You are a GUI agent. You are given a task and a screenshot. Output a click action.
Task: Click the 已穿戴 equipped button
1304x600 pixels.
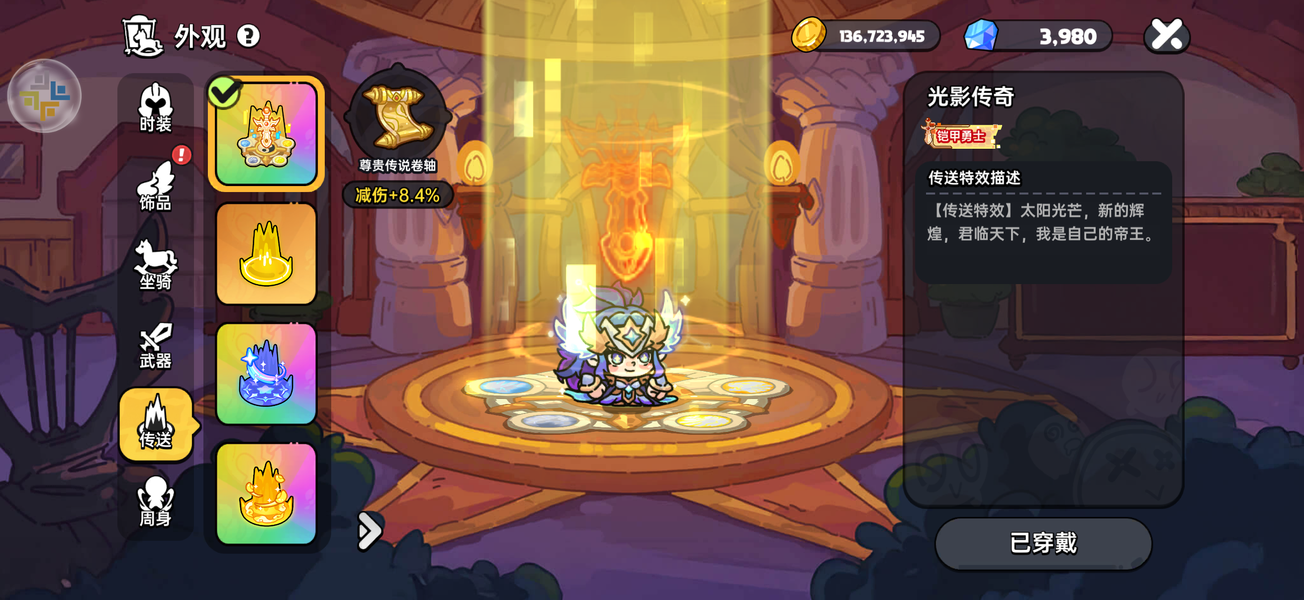pyautogui.click(x=1043, y=543)
